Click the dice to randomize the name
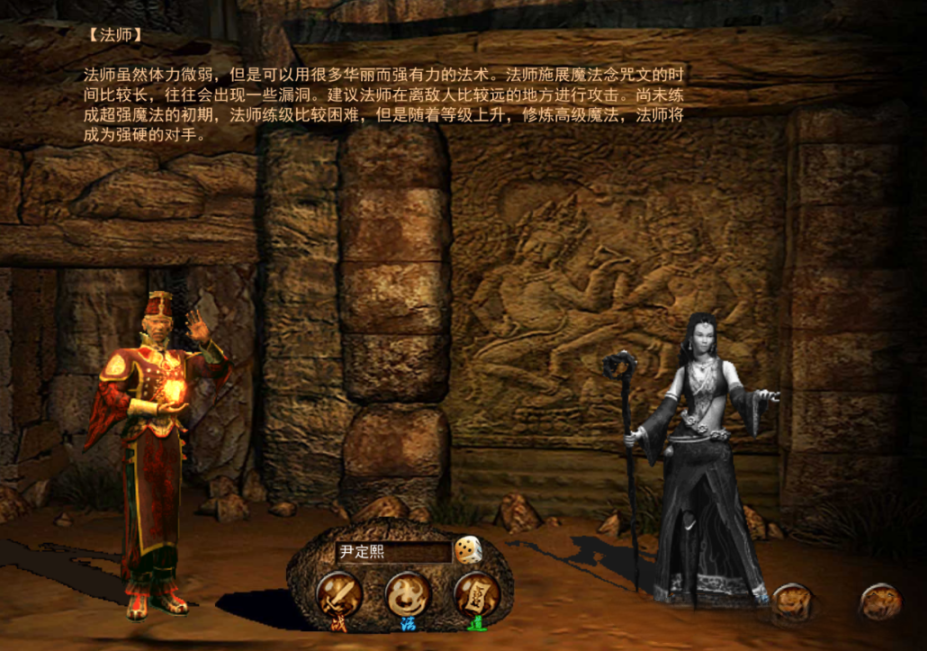 tap(466, 551)
